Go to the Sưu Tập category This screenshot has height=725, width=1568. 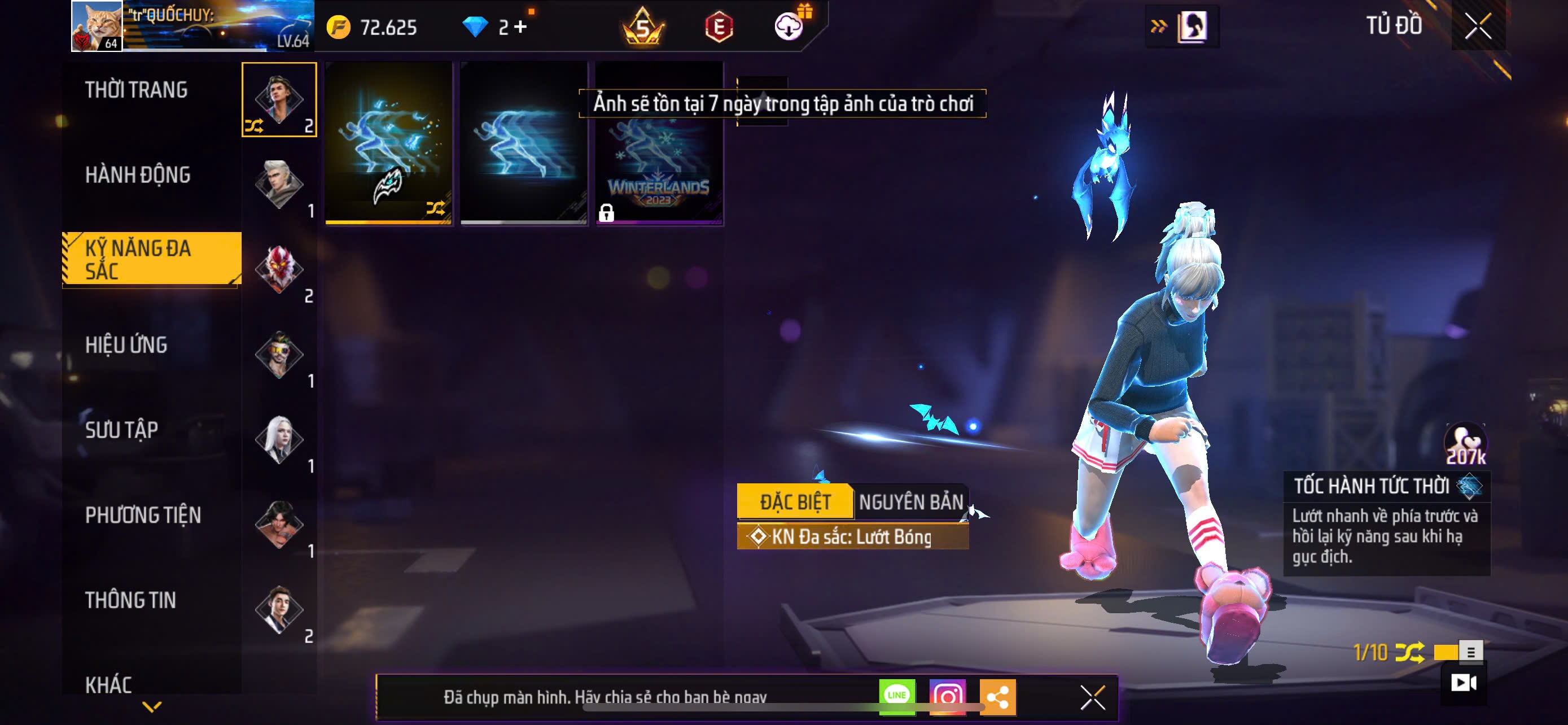coord(122,430)
